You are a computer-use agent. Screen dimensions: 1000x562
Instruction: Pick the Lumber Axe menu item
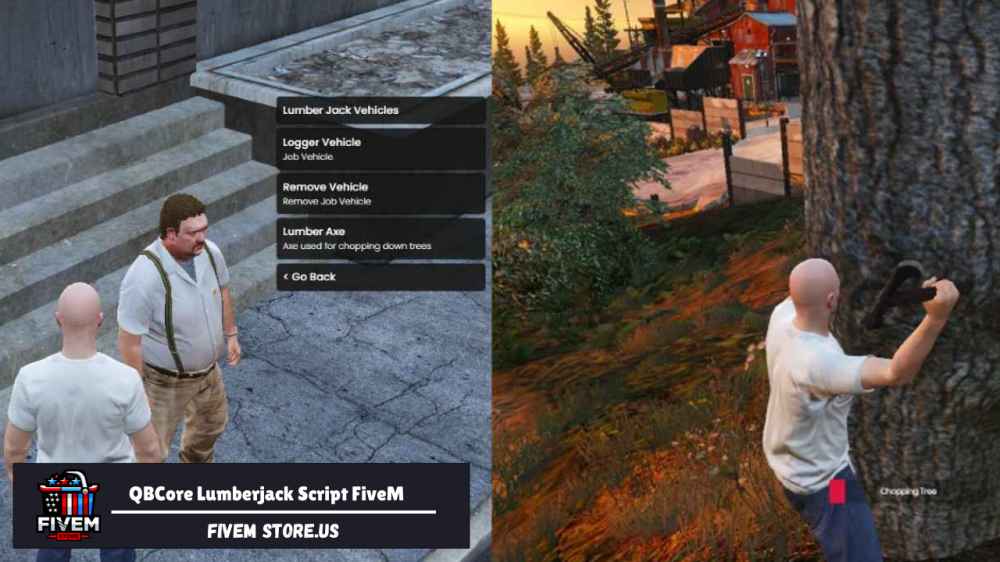380,238
